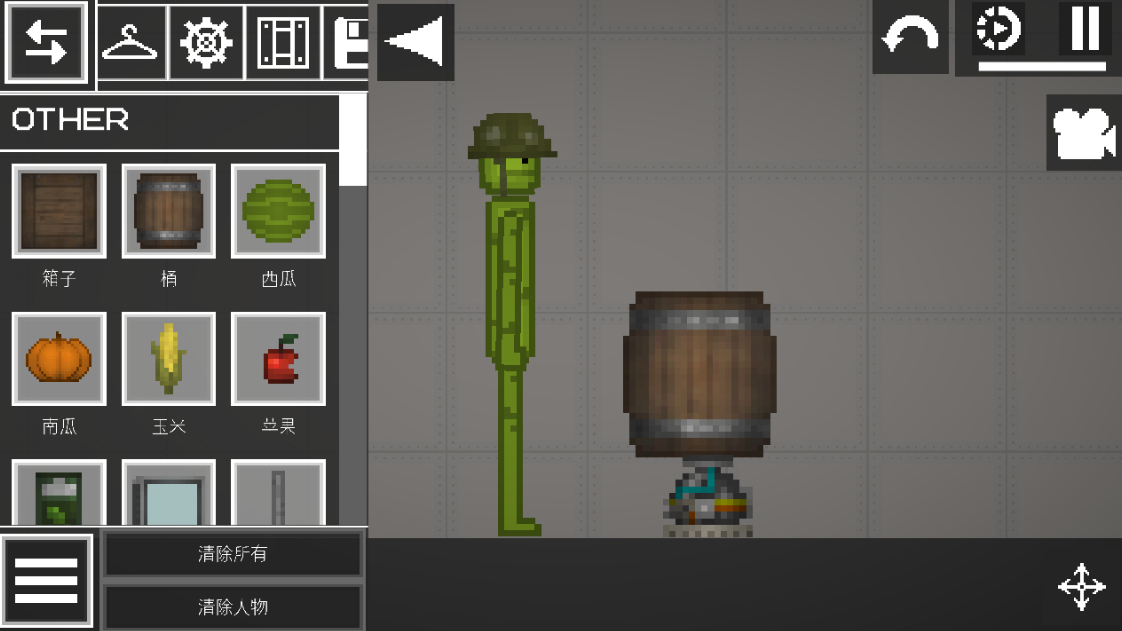Click the 清除所有 clear all button
The image size is (1122, 631).
233,554
